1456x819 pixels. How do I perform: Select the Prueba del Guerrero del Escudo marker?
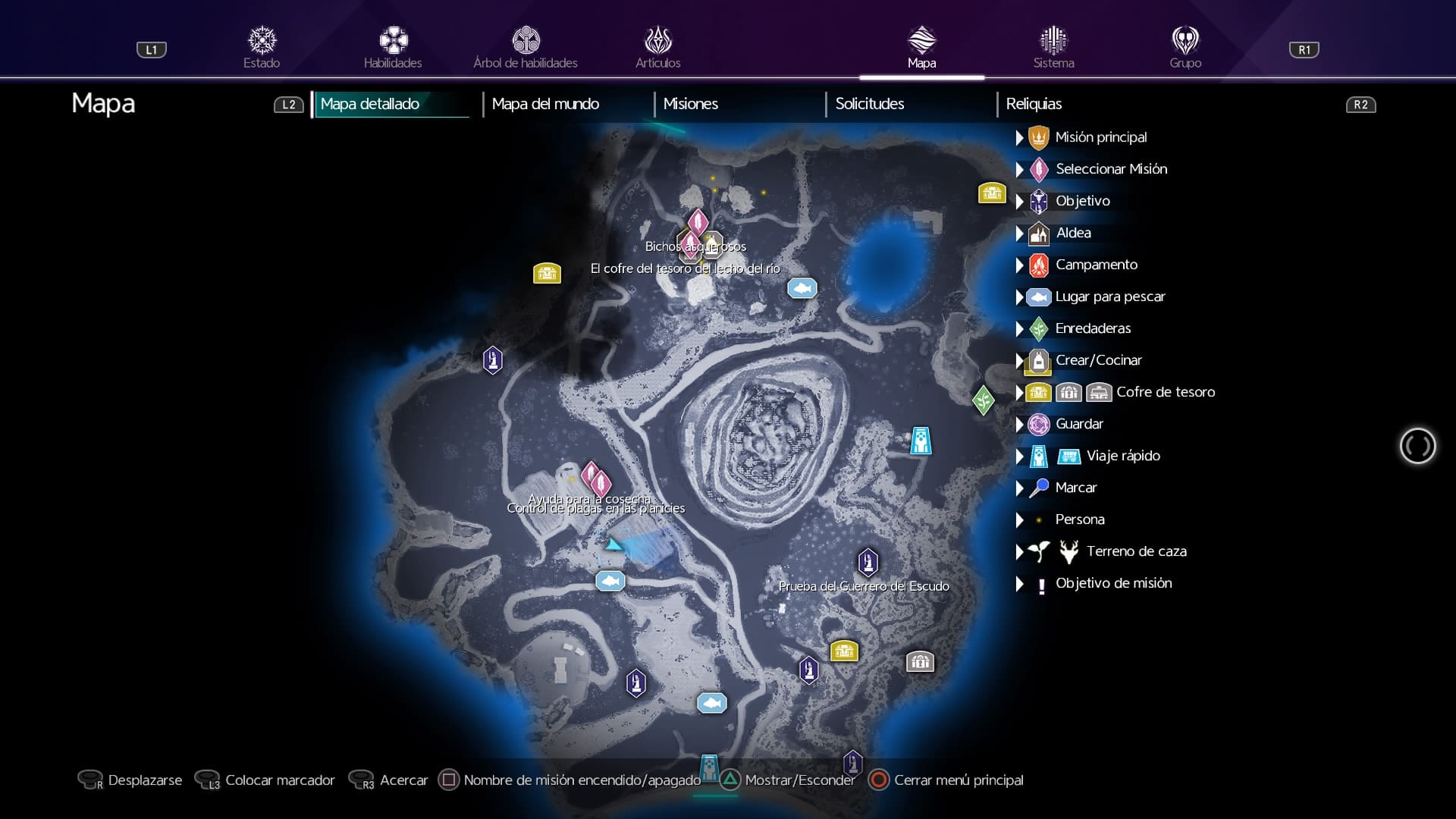coord(868,563)
